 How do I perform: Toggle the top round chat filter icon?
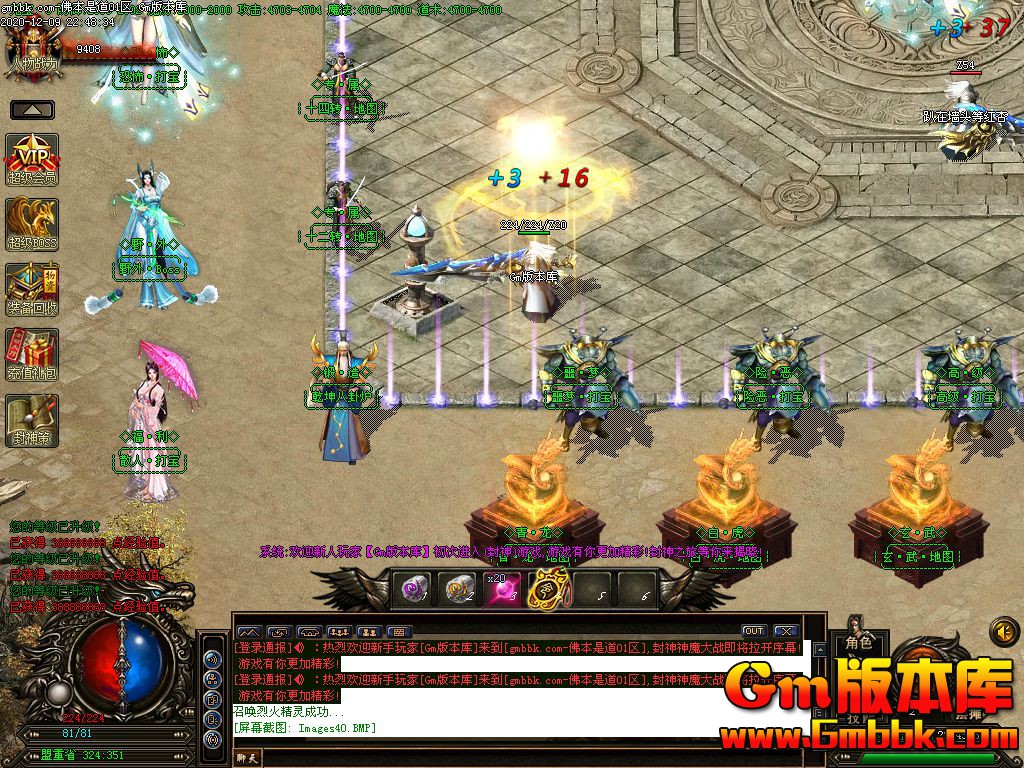213,659
